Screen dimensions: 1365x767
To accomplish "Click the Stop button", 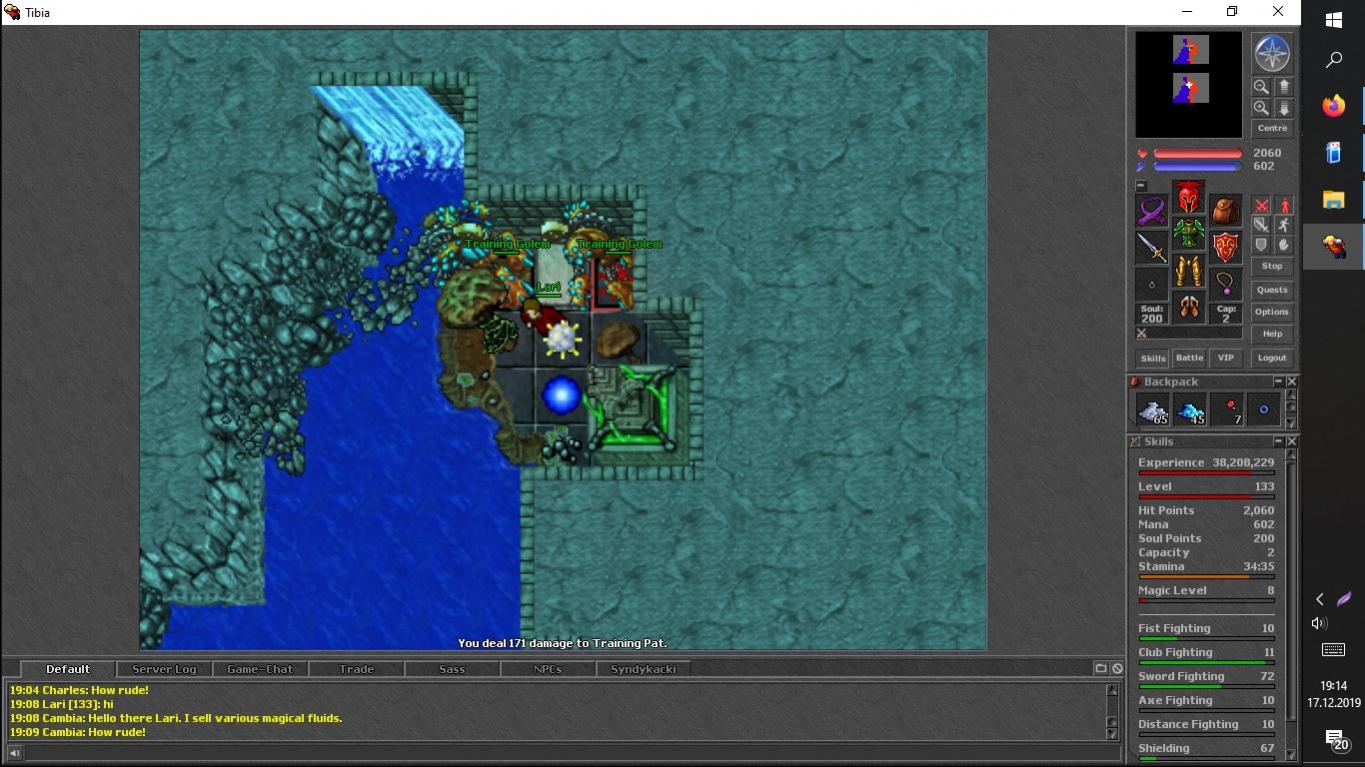I will (x=1272, y=266).
